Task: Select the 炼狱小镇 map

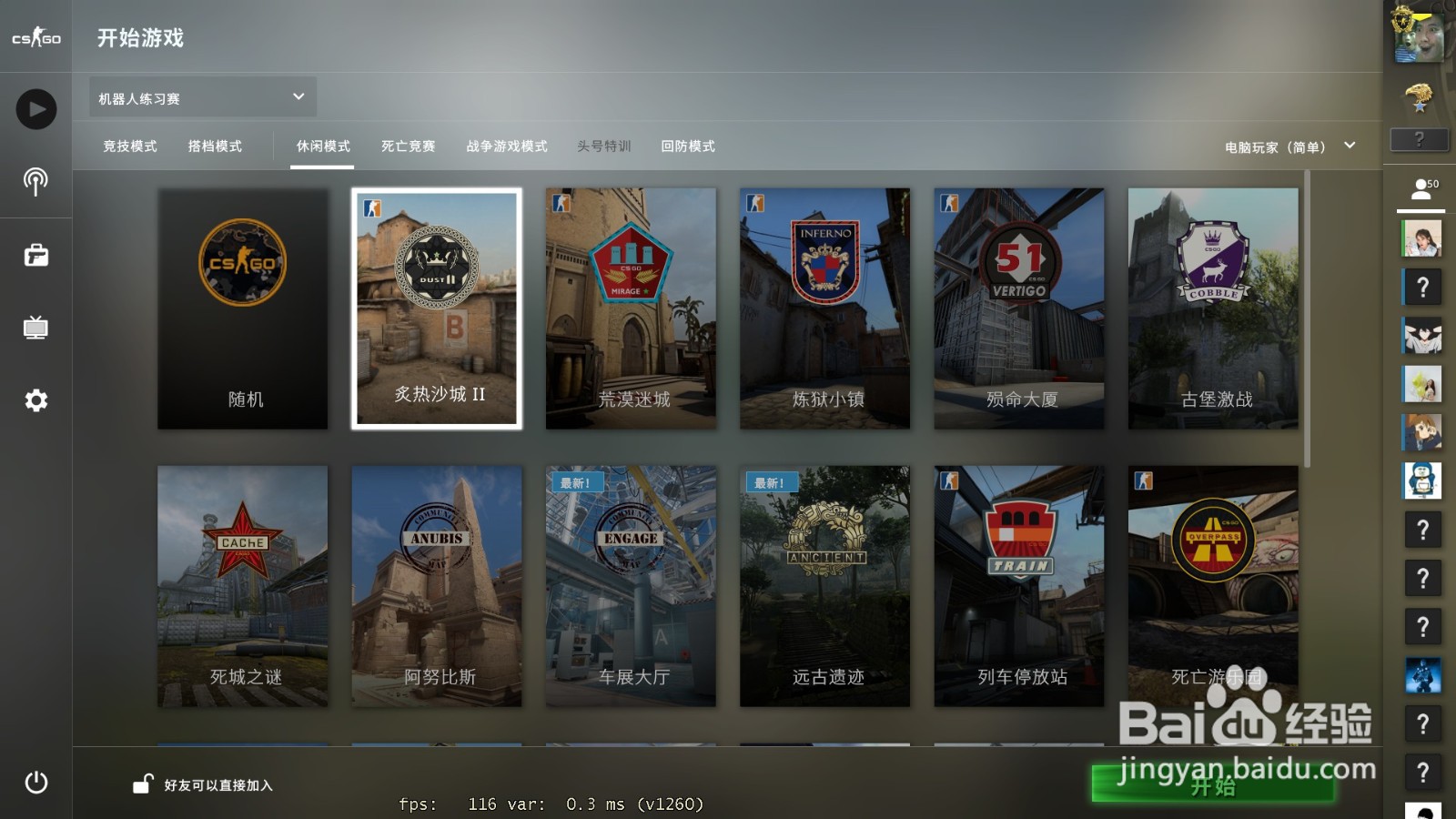Action: [x=824, y=308]
